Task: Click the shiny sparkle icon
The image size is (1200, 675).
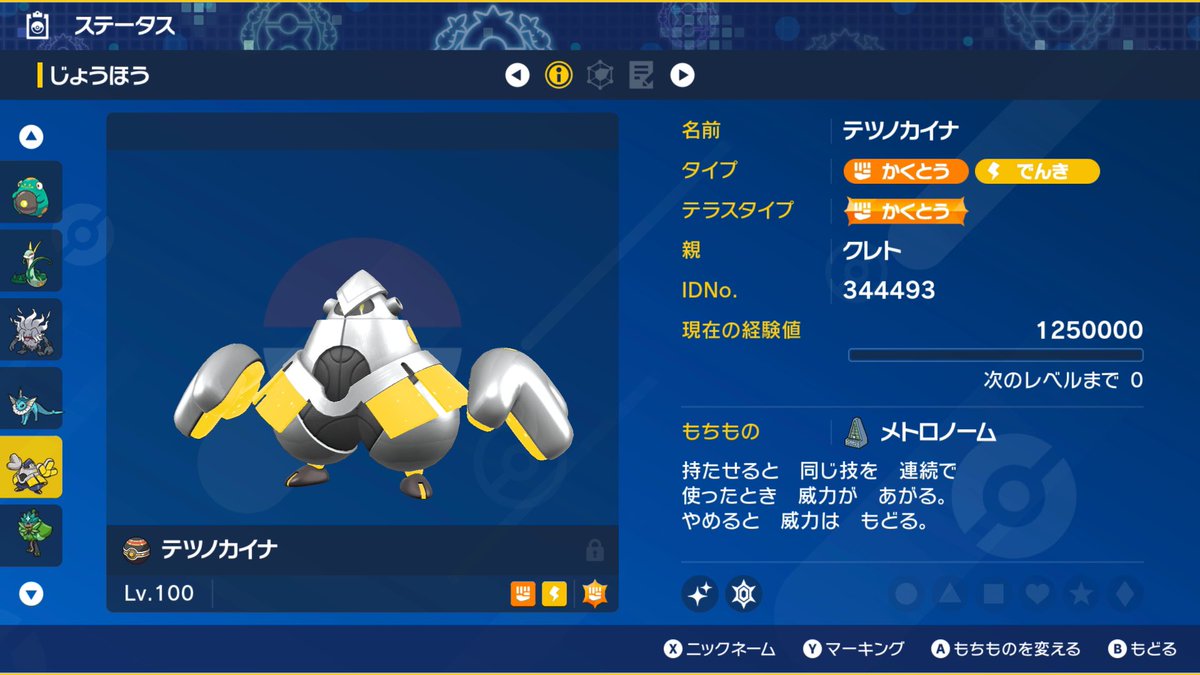Action: tap(700, 594)
